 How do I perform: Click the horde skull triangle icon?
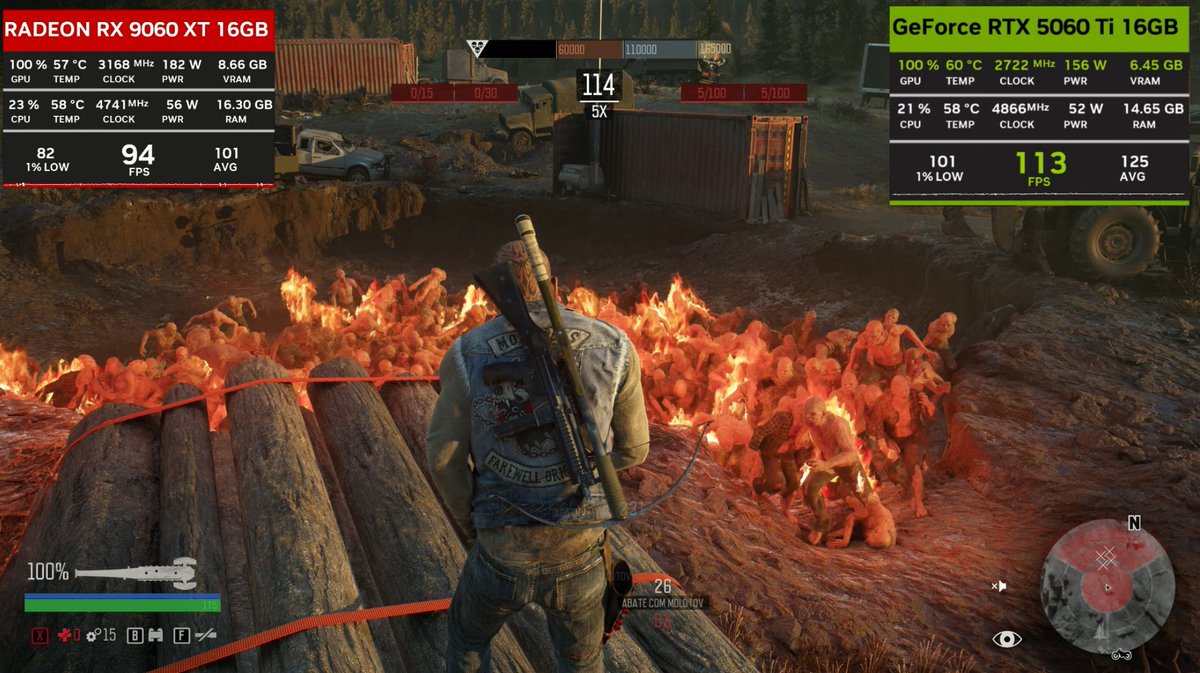pos(477,48)
